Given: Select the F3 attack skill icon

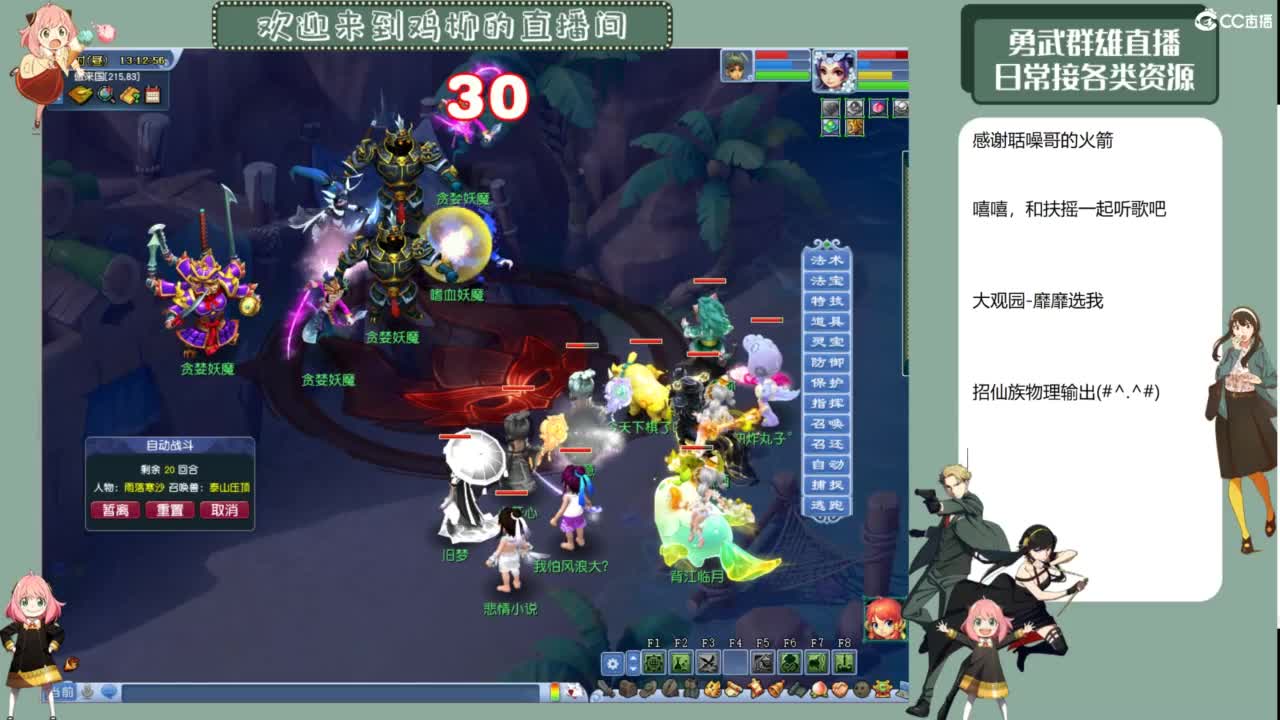Looking at the screenshot, I should point(707,663).
